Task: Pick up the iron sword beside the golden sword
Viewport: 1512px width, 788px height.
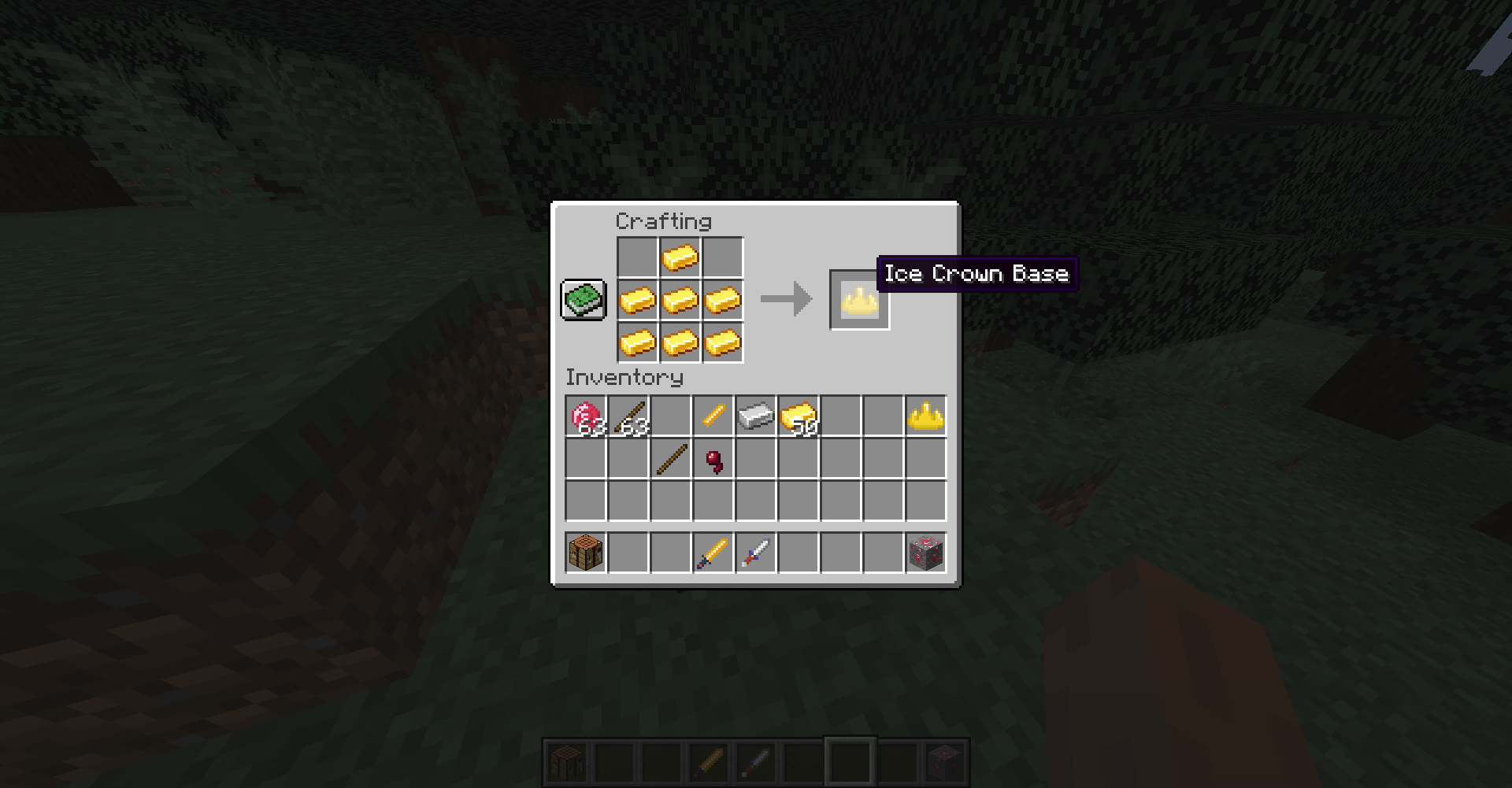Action: point(754,552)
